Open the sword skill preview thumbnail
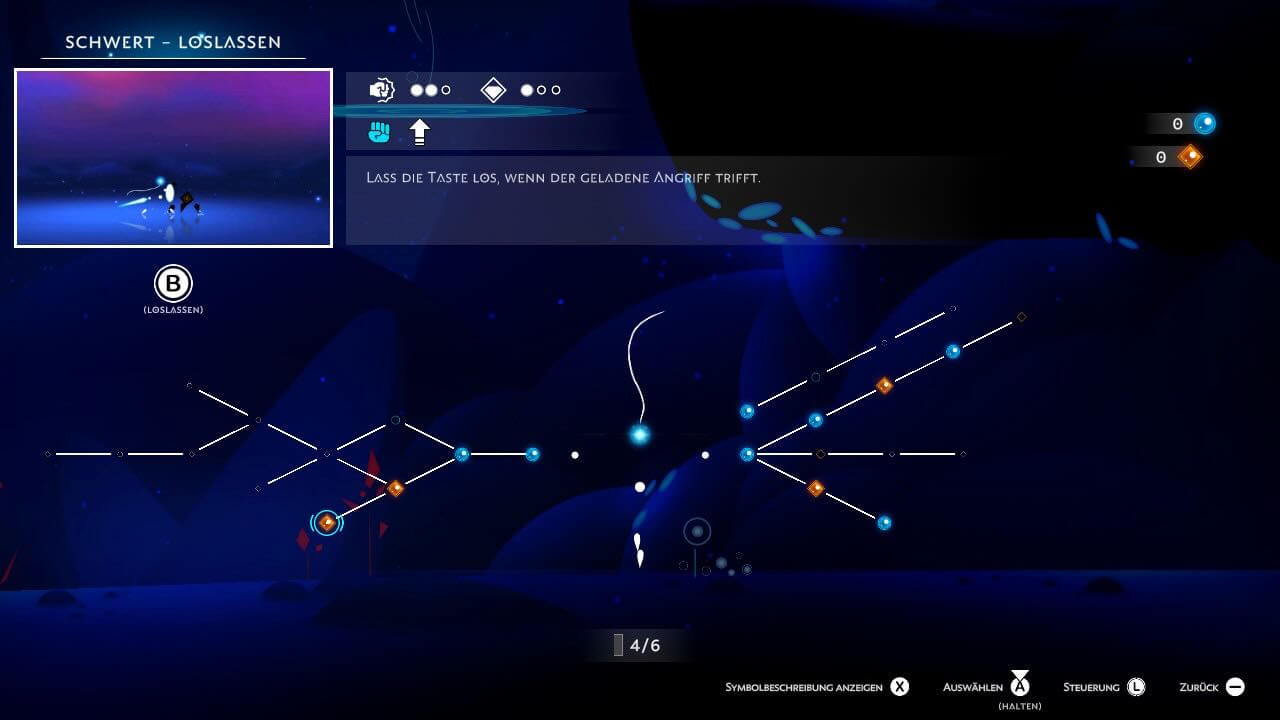 pos(173,158)
